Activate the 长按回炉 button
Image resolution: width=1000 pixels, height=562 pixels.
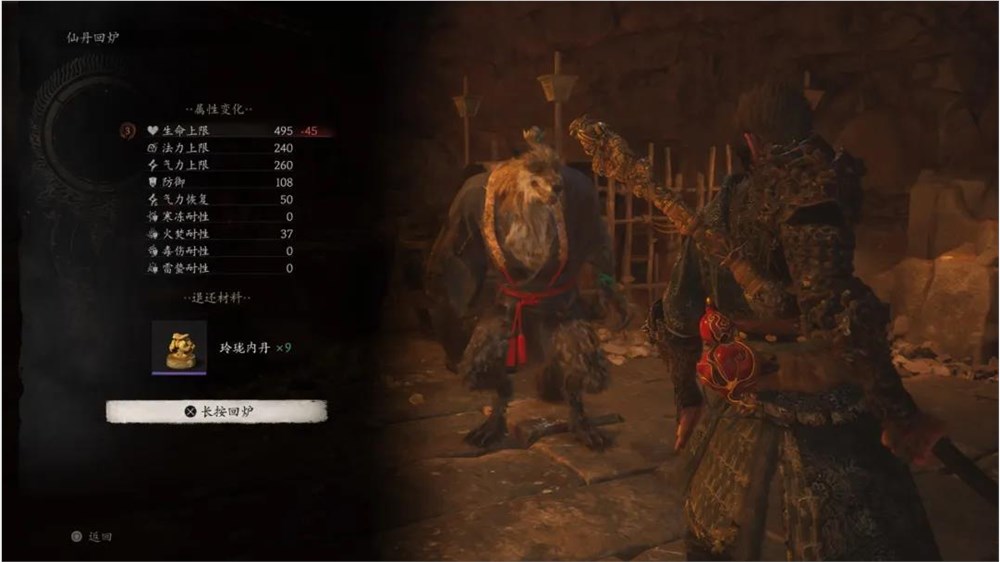pos(216,411)
